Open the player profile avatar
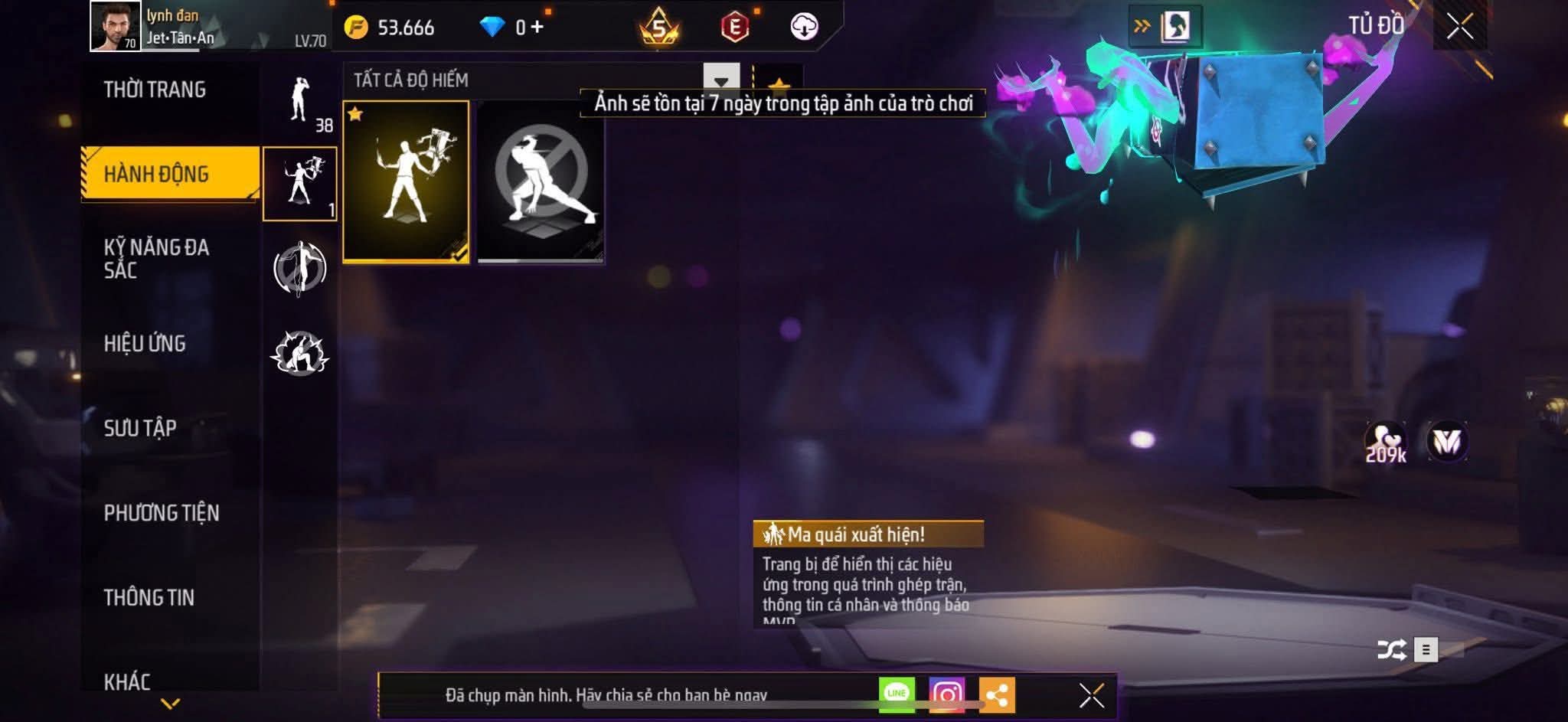This screenshot has height=722, width=1568. tap(115, 26)
